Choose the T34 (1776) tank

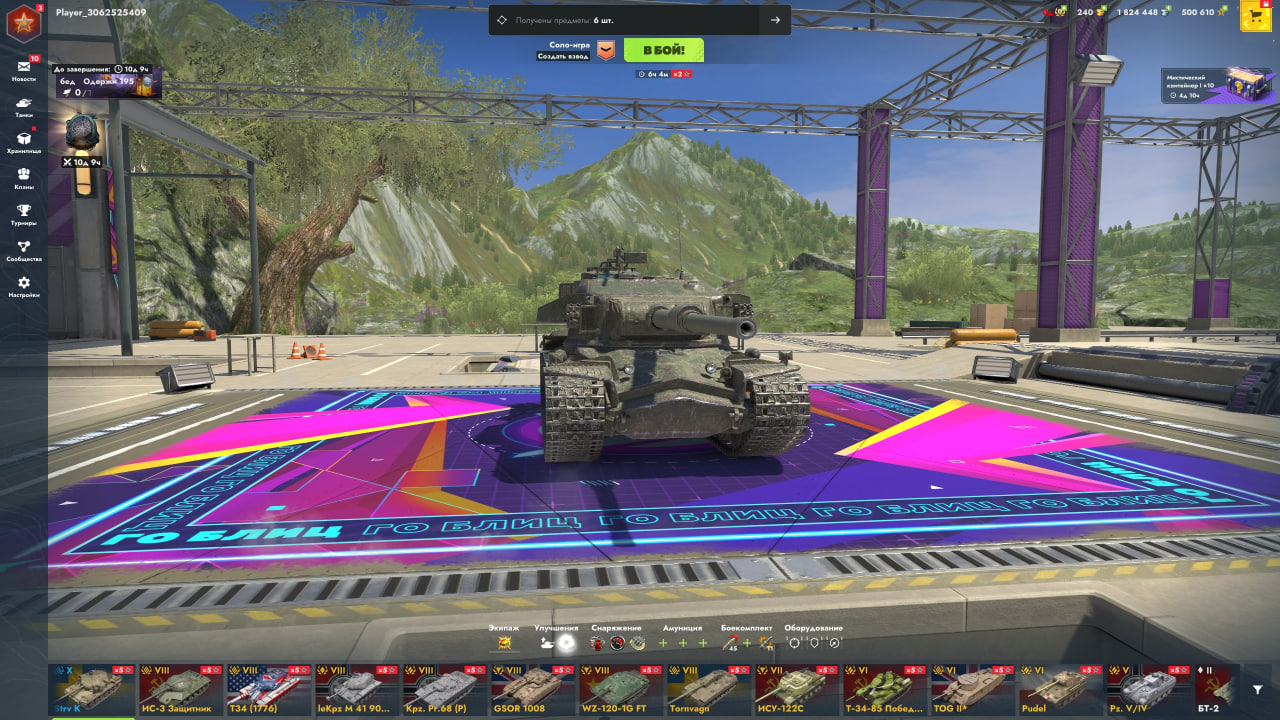point(268,688)
